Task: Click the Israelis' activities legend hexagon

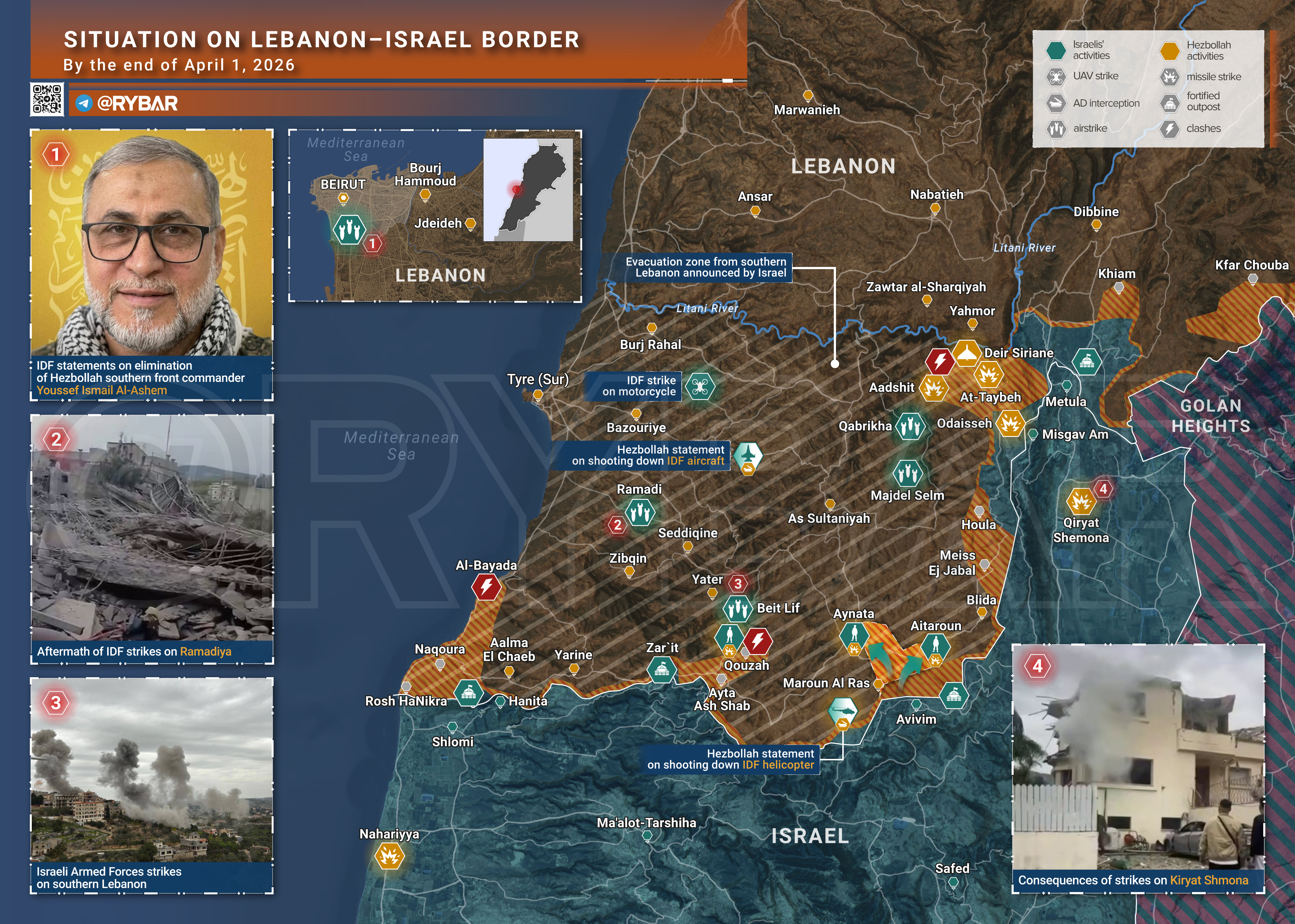Action: 1056,50
